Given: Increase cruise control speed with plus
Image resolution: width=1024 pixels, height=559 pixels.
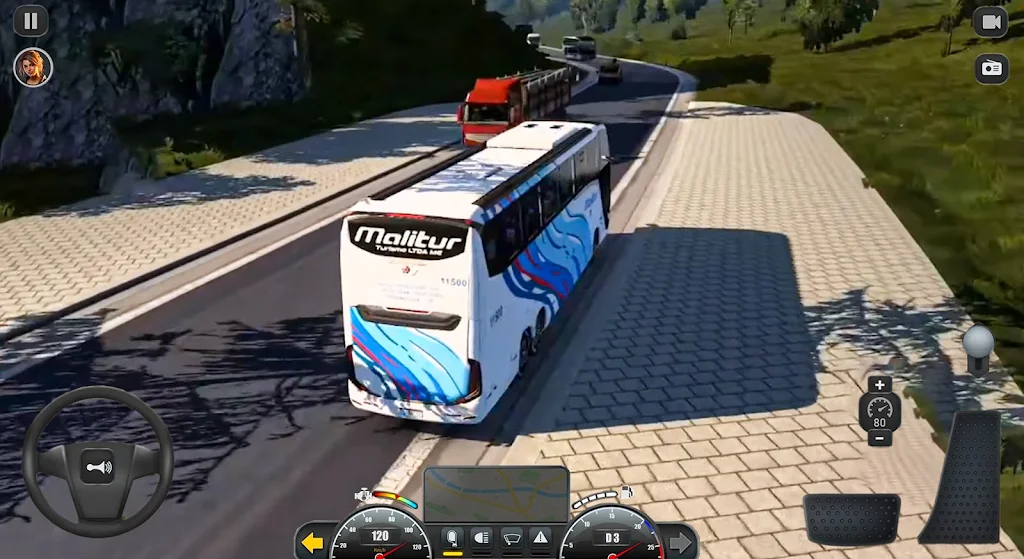Looking at the screenshot, I should pyautogui.click(x=879, y=385).
